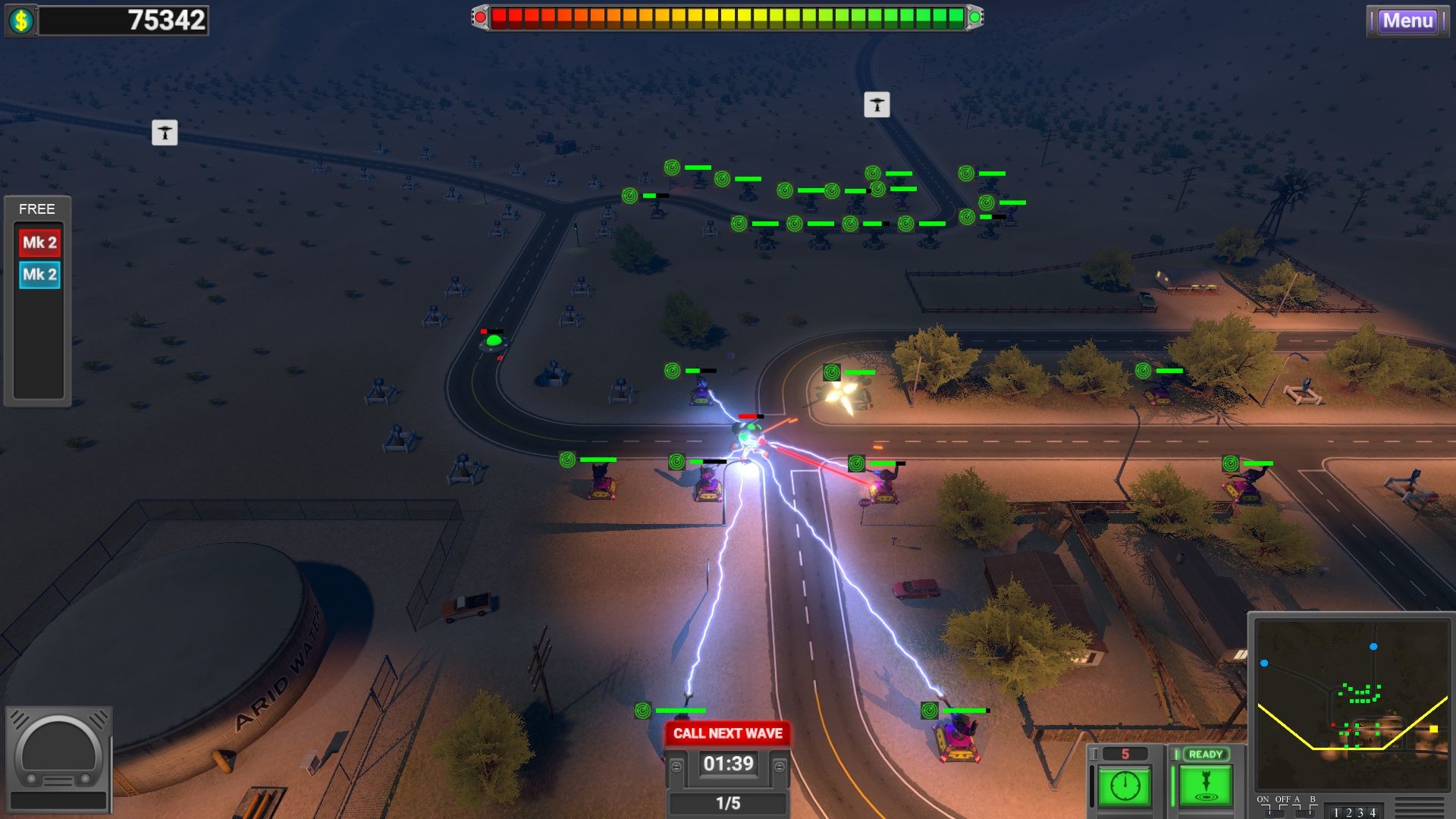Click the antenna drop marker in the upper-left desert

tap(165, 133)
